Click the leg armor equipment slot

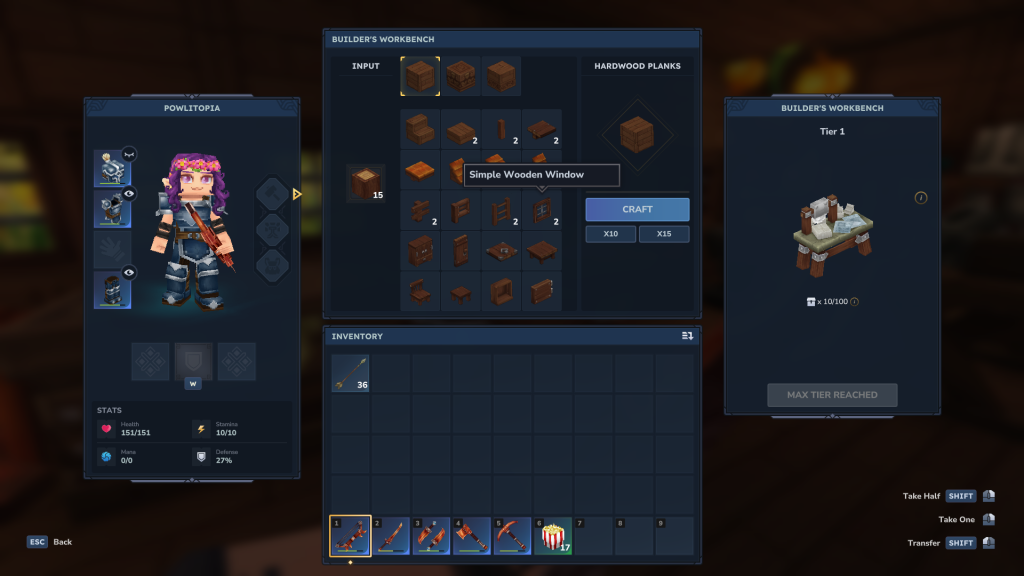111,290
